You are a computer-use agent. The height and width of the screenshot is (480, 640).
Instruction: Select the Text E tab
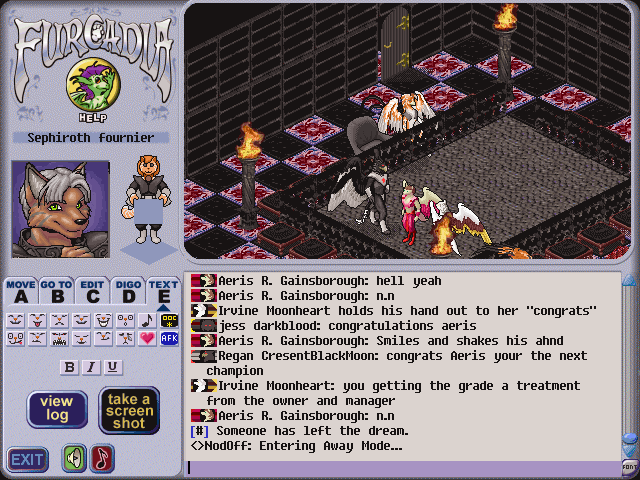[163, 291]
